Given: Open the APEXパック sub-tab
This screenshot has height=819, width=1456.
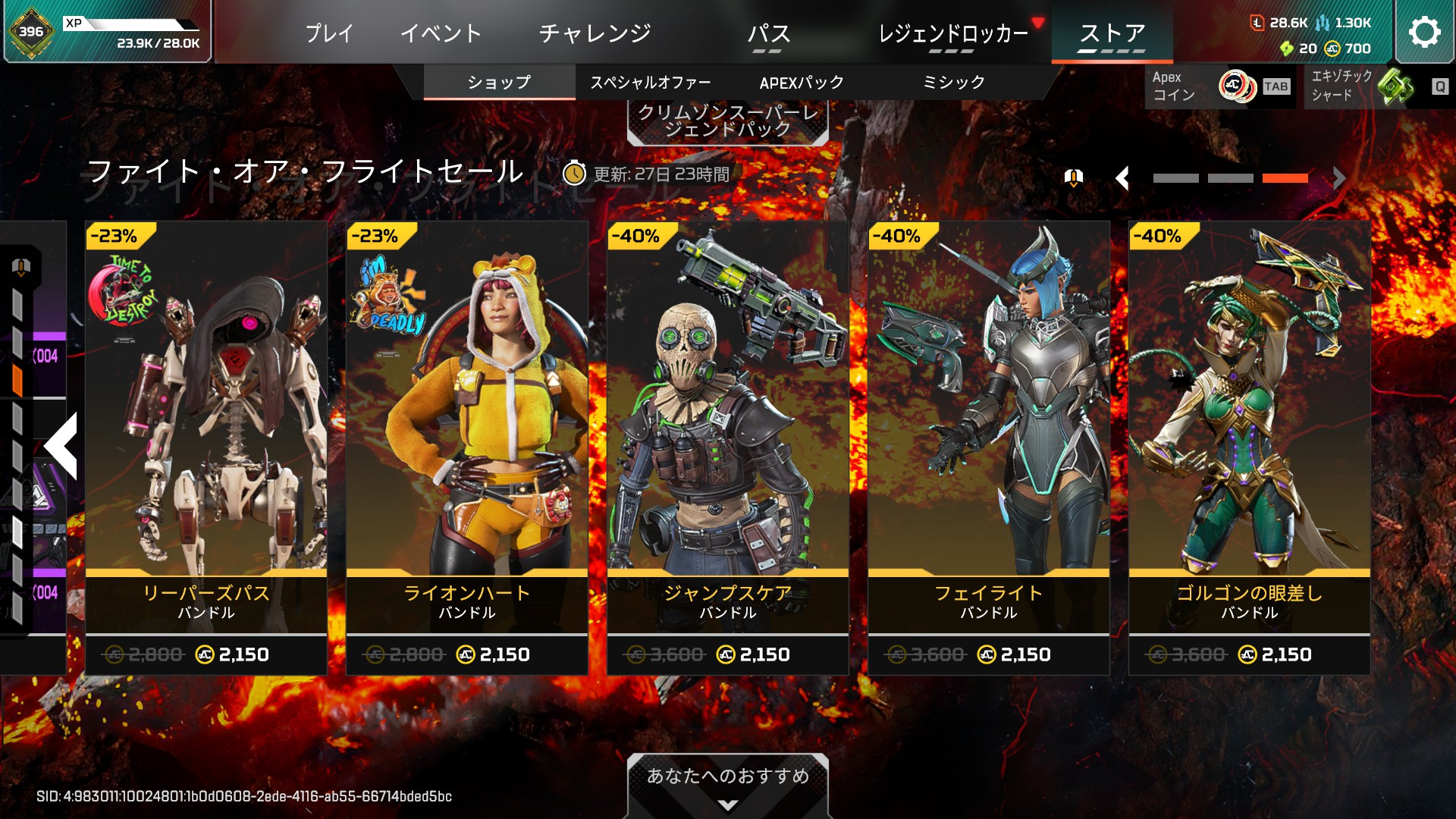Looking at the screenshot, I should pyautogui.click(x=802, y=83).
